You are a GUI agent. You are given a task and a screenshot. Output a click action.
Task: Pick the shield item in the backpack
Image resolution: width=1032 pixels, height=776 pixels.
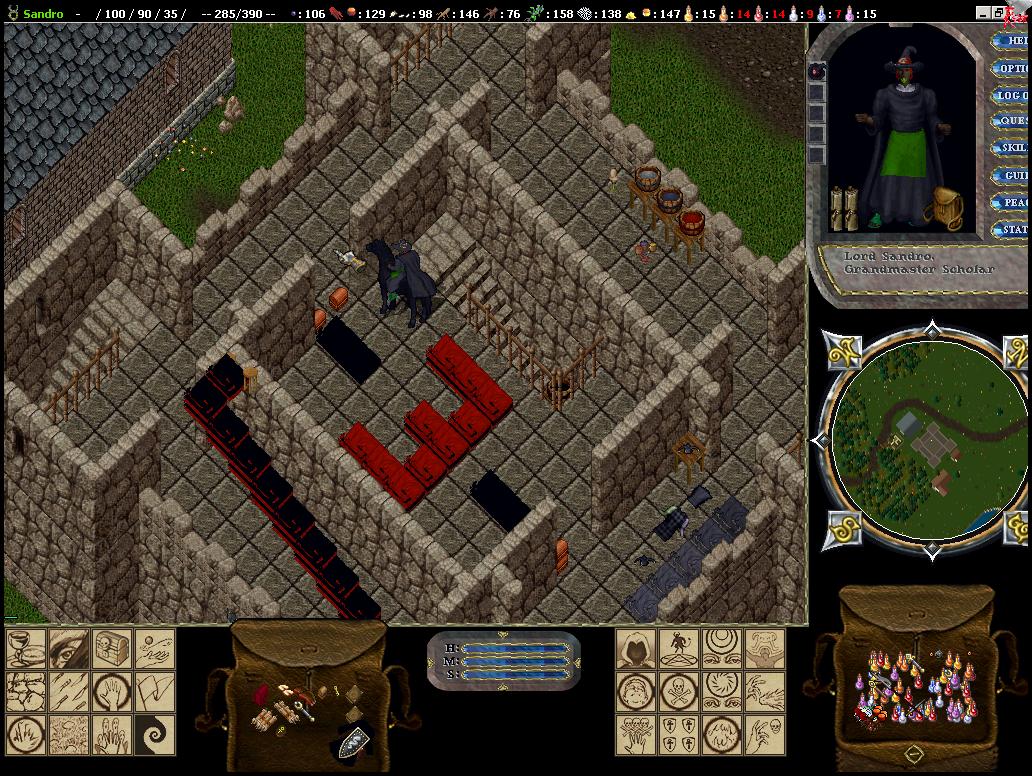[353, 741]
